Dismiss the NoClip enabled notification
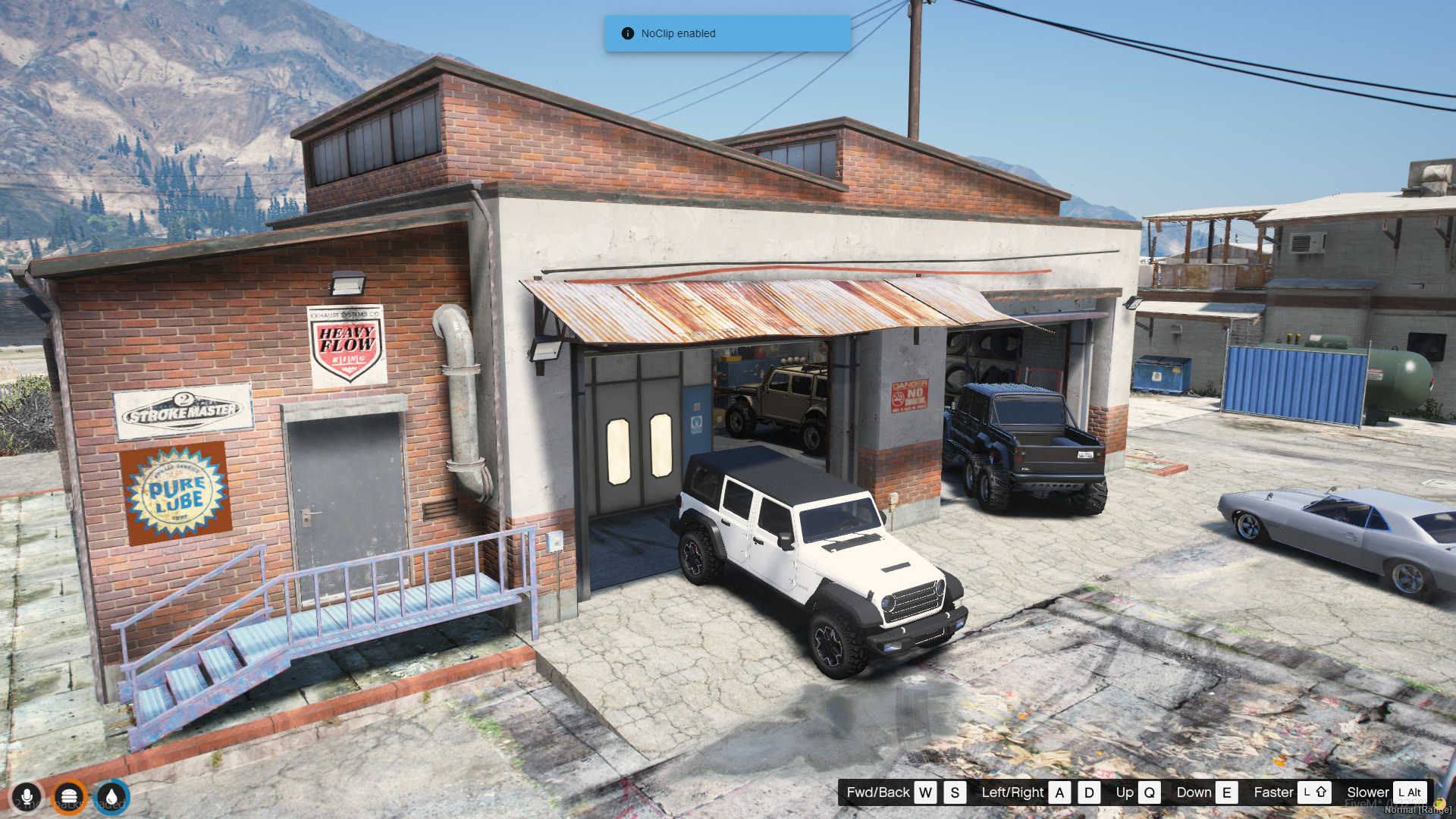1456x819 pixels. [x=727, y=33]
